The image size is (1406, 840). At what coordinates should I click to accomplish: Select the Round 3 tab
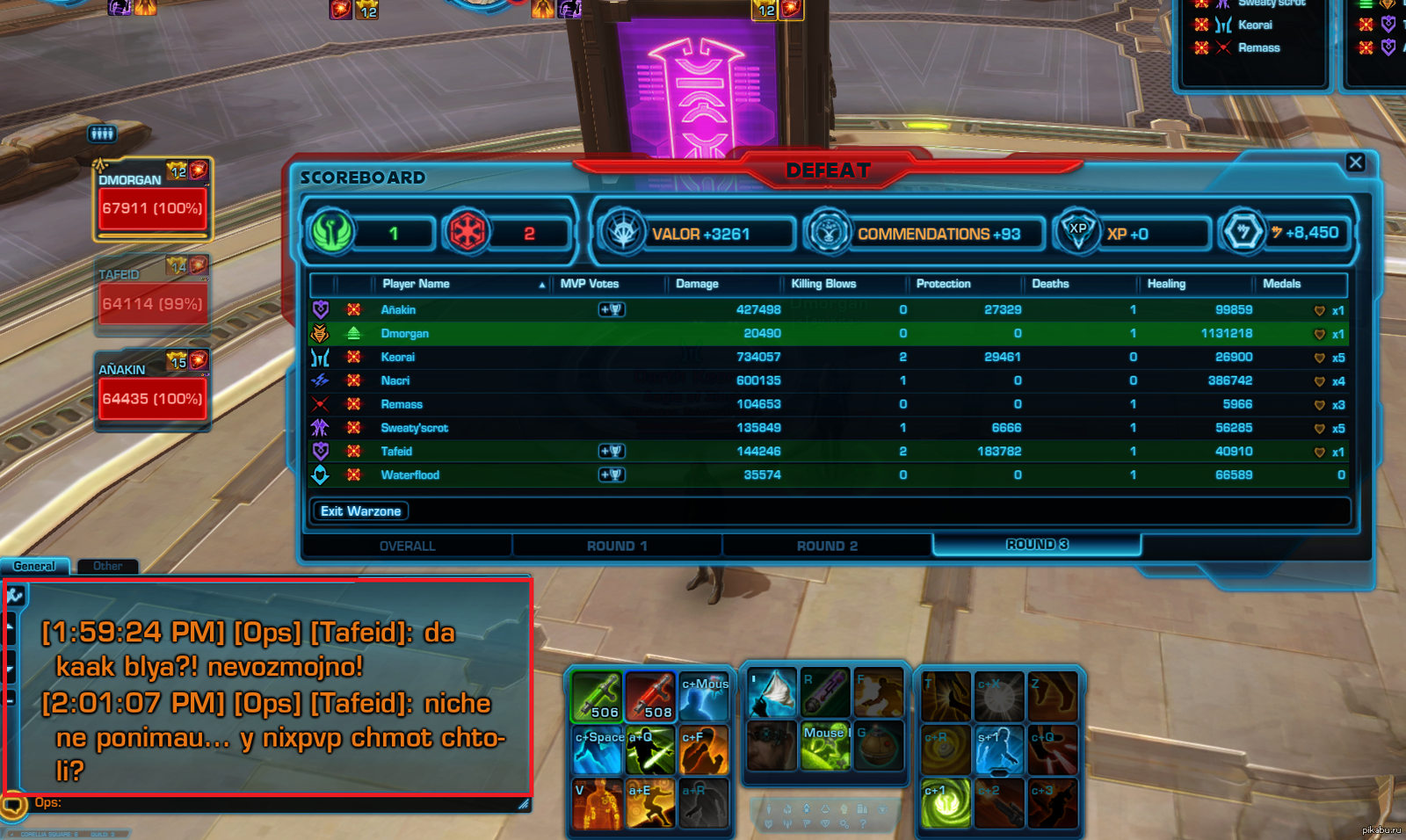tap(1037, 545)
